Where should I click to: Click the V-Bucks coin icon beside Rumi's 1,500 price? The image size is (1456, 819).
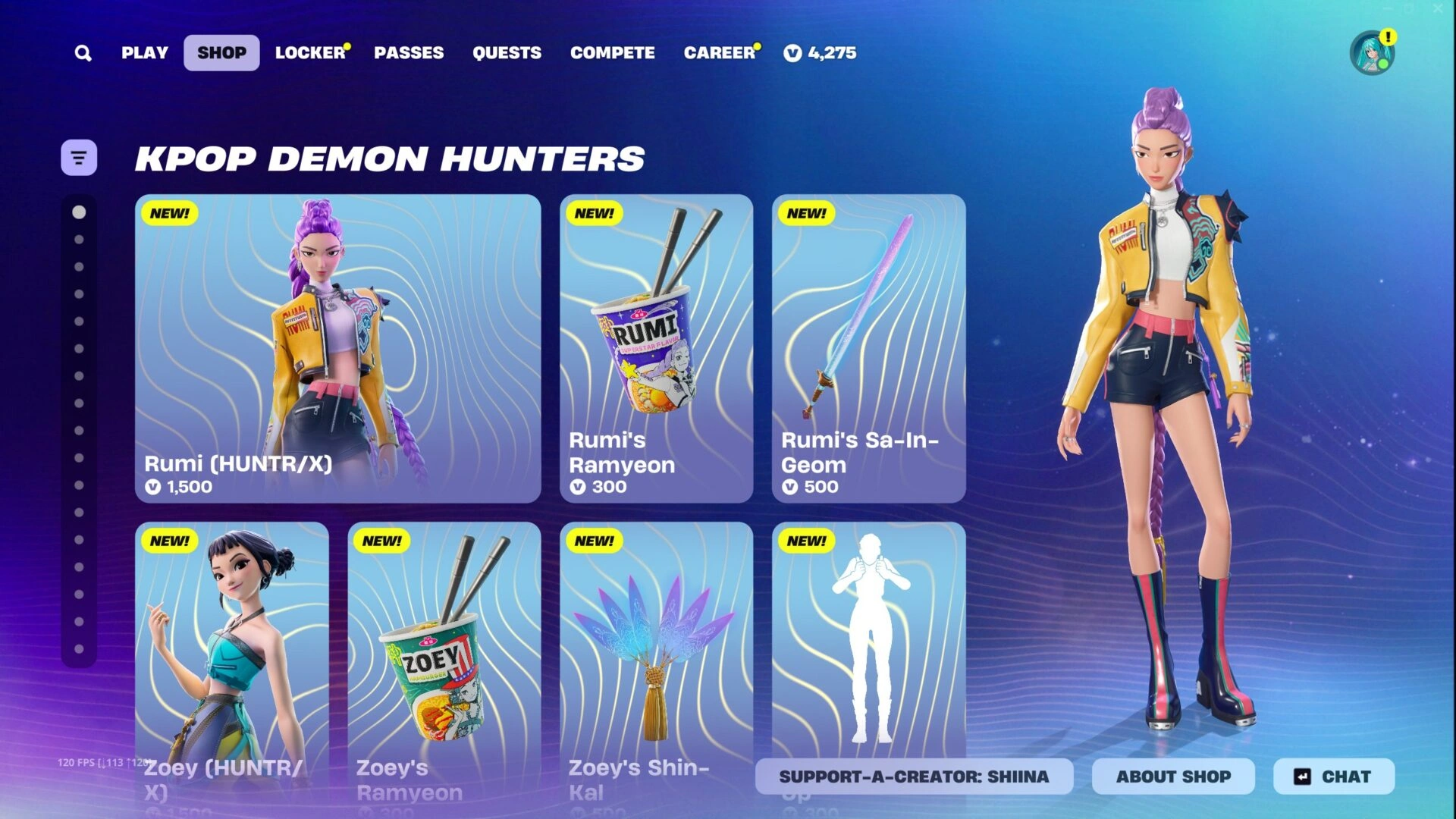point(154,488)
